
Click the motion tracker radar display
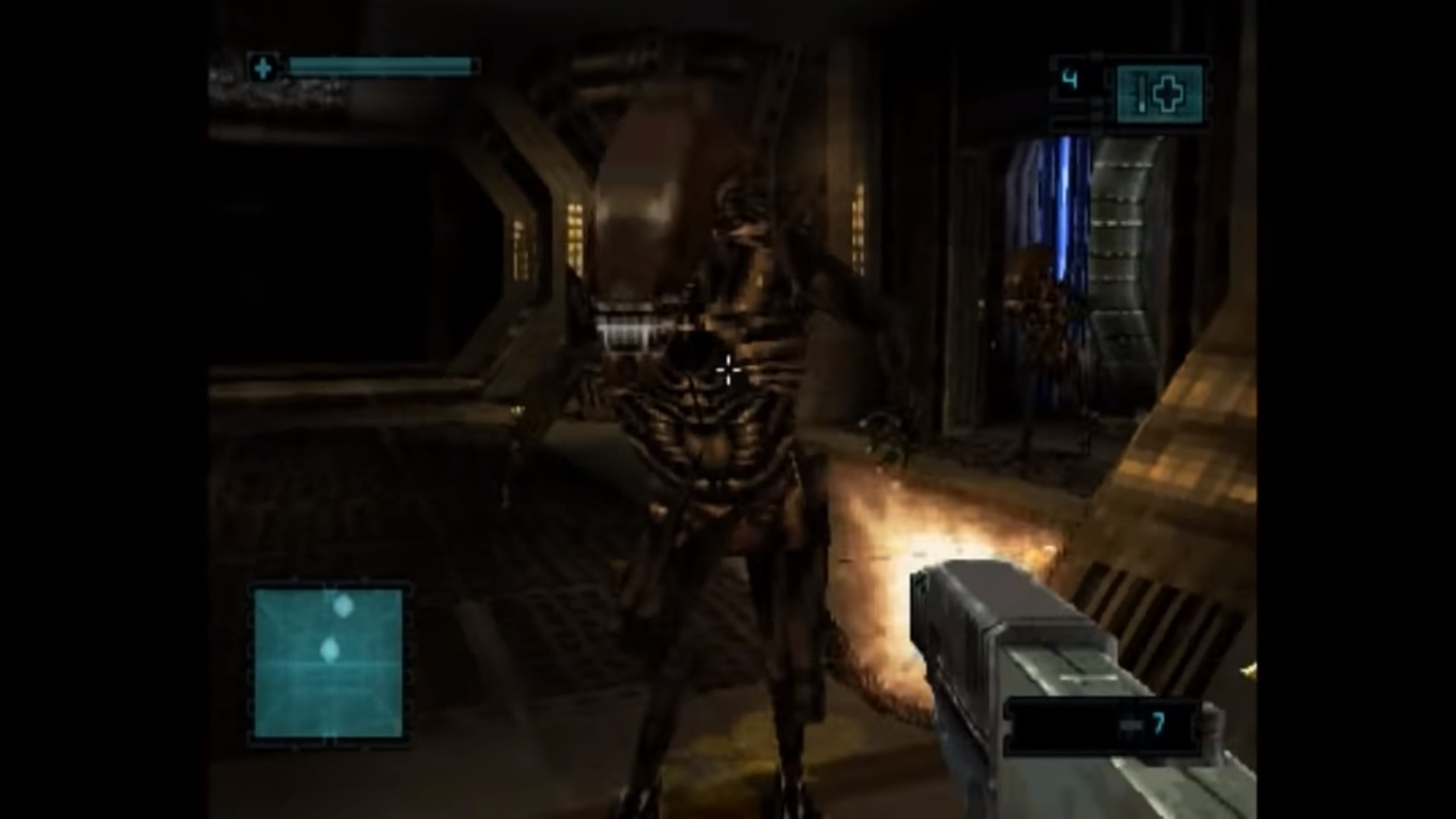(328, 664)
